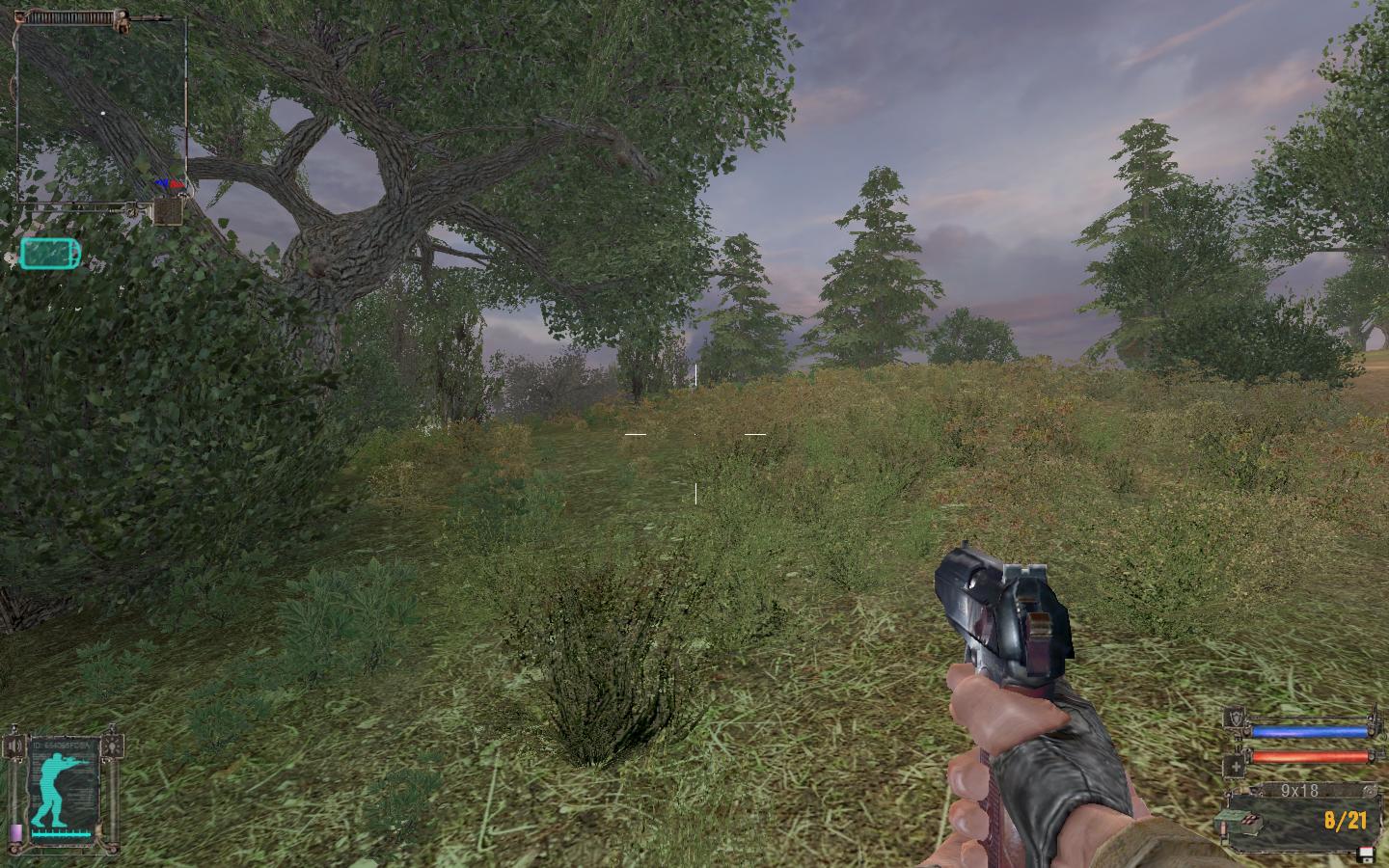Screen dimensions: 1389x868
Task: Click the cyan battery charge icon
Action: [x=50, y=254]
